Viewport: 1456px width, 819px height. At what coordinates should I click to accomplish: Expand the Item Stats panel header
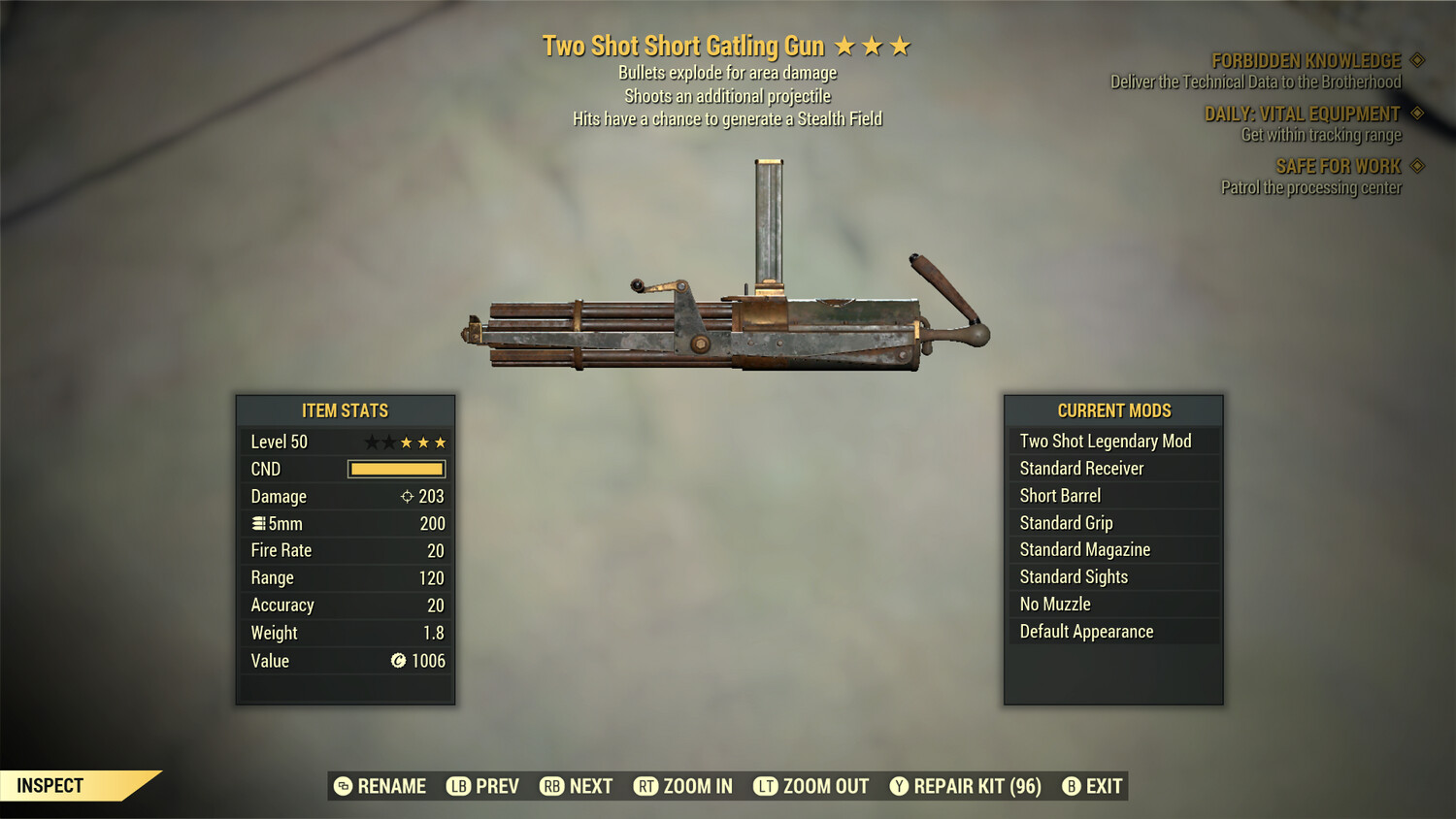coord(346,410)
